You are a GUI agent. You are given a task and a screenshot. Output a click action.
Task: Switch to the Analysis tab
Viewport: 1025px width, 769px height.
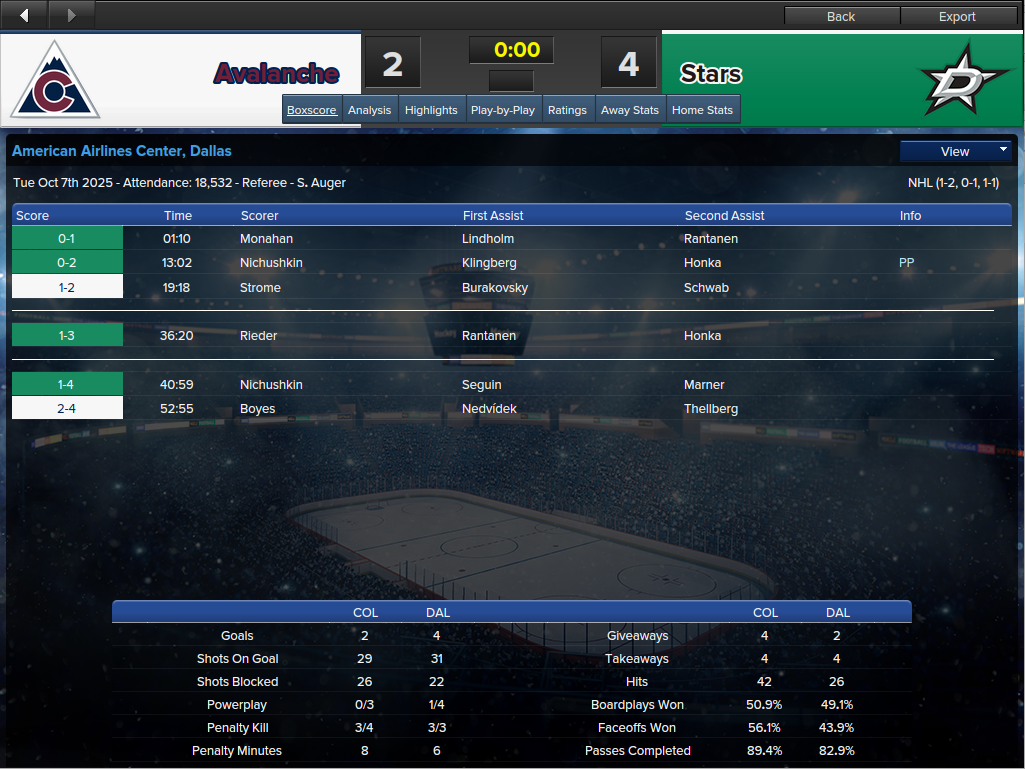[x=369, y=110]
